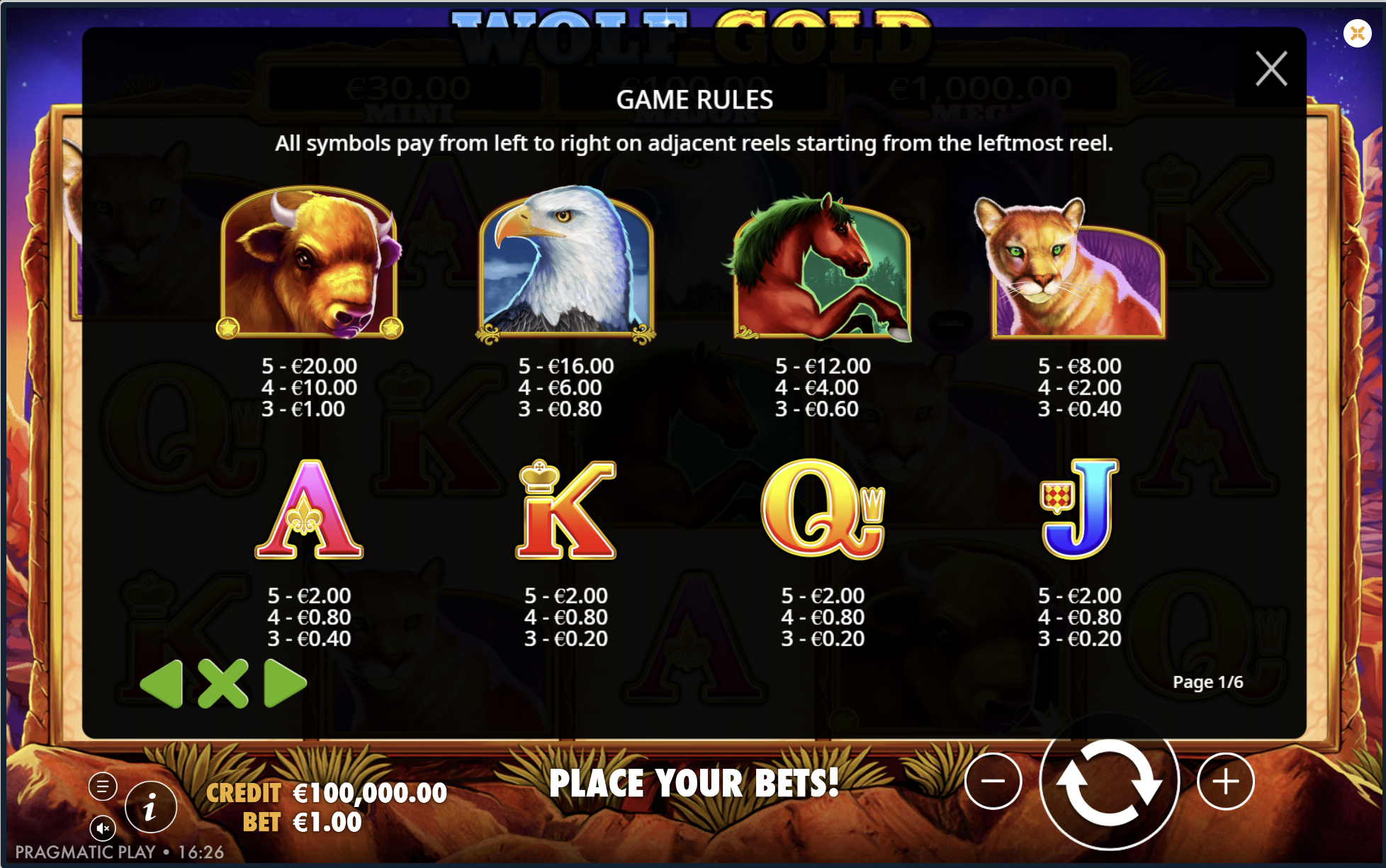
Task: Close the Game Rules overlay
Action: [1272, 69]
